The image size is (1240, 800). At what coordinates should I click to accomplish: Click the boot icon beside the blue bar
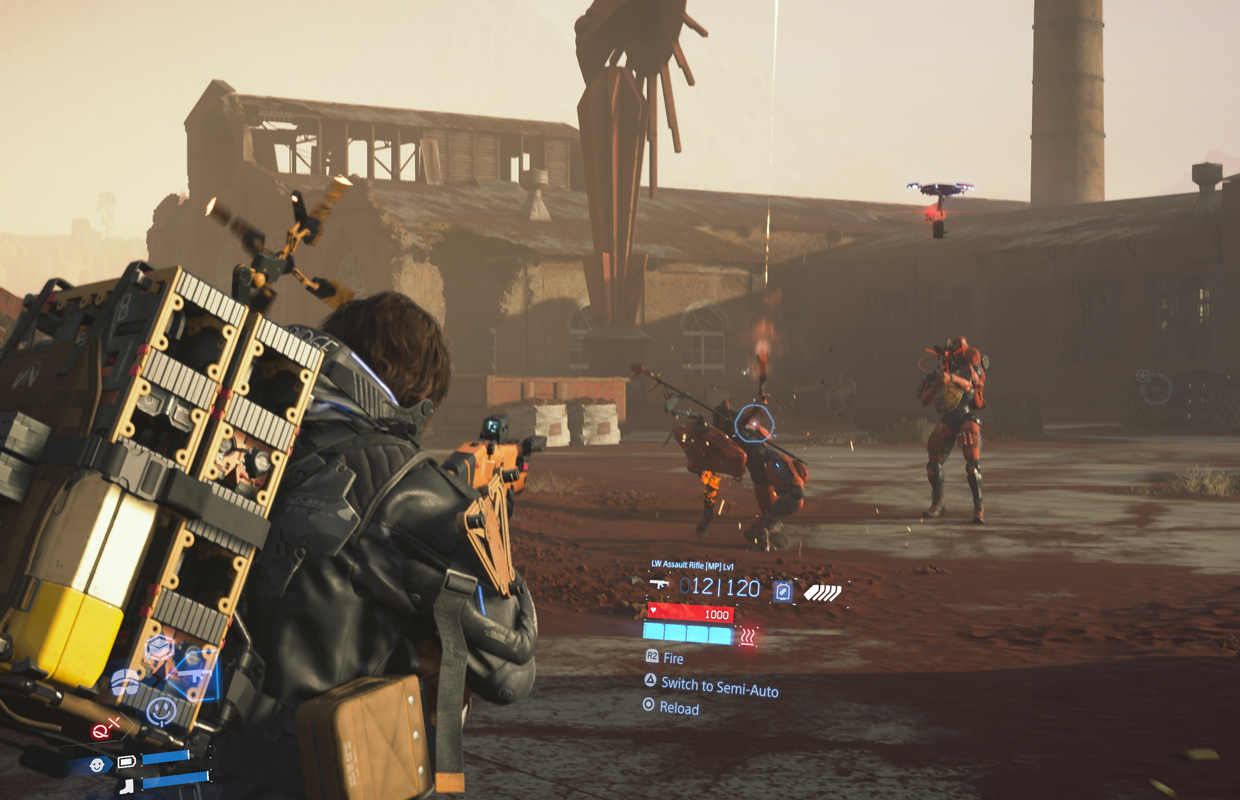coord(127,786)
